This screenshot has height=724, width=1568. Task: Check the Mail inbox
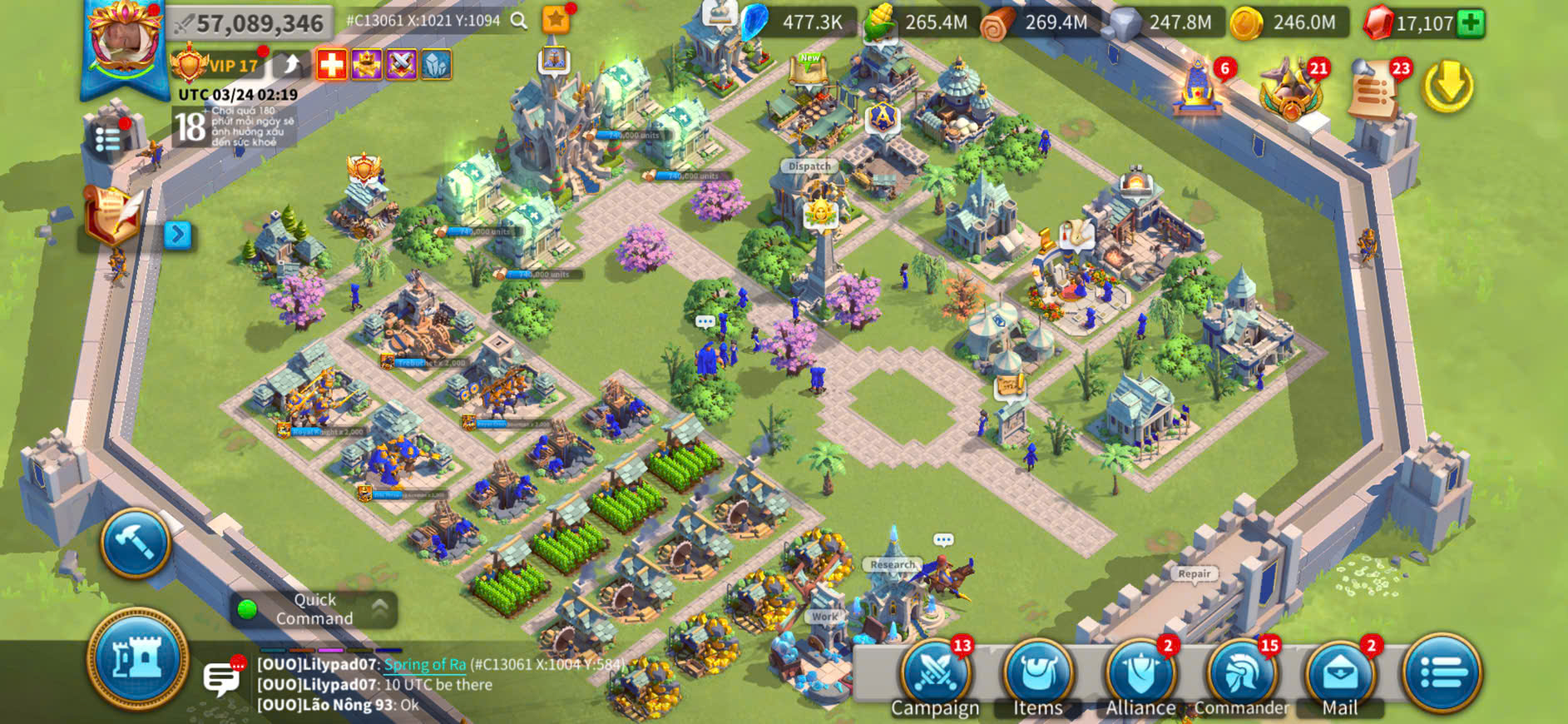click(x=1339, y=674)
